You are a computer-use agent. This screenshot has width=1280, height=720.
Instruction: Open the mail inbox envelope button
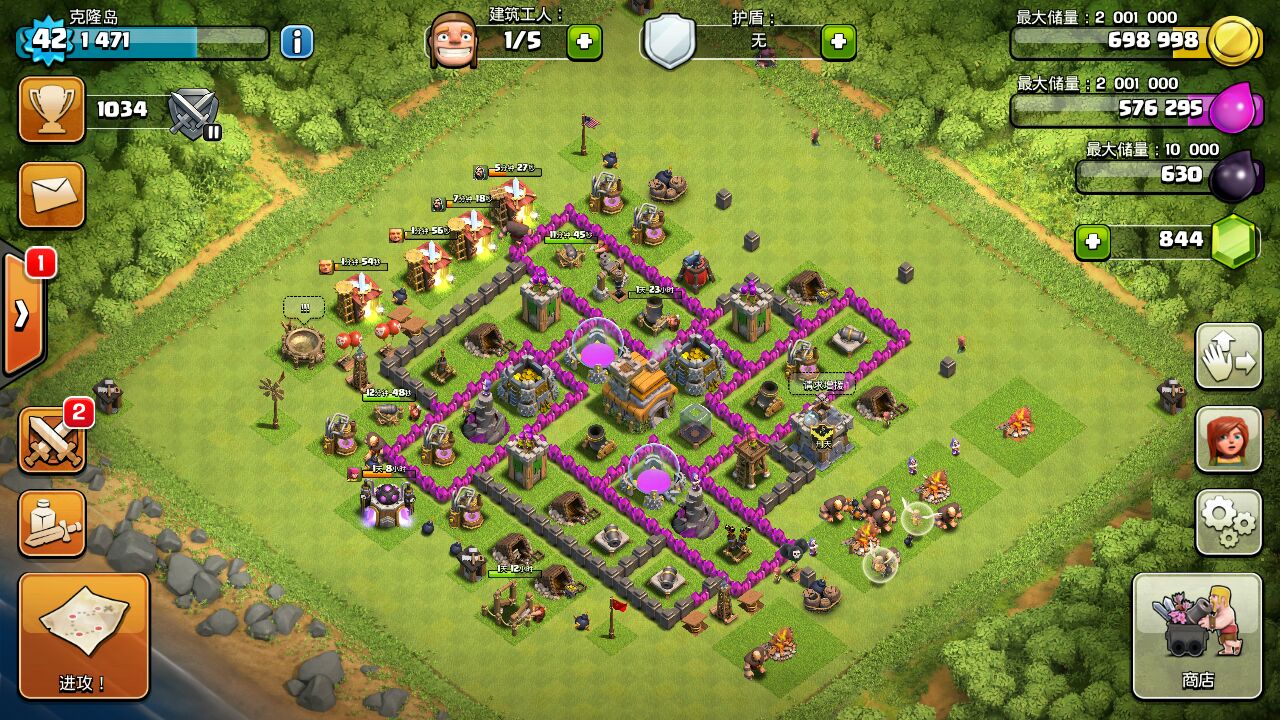pyautogui.click(x=51, y=194)
